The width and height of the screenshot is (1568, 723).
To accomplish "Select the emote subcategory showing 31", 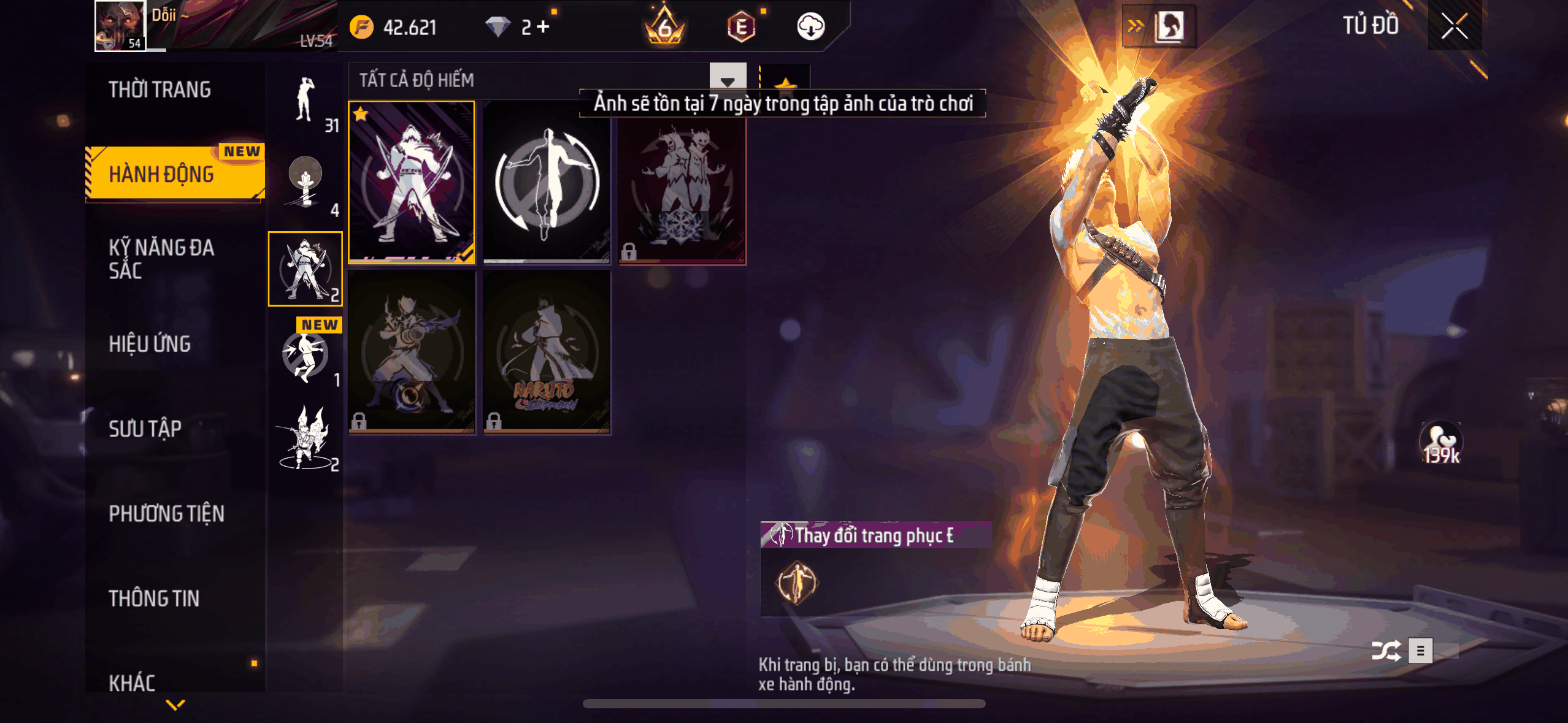I will [x=306, y=101].
